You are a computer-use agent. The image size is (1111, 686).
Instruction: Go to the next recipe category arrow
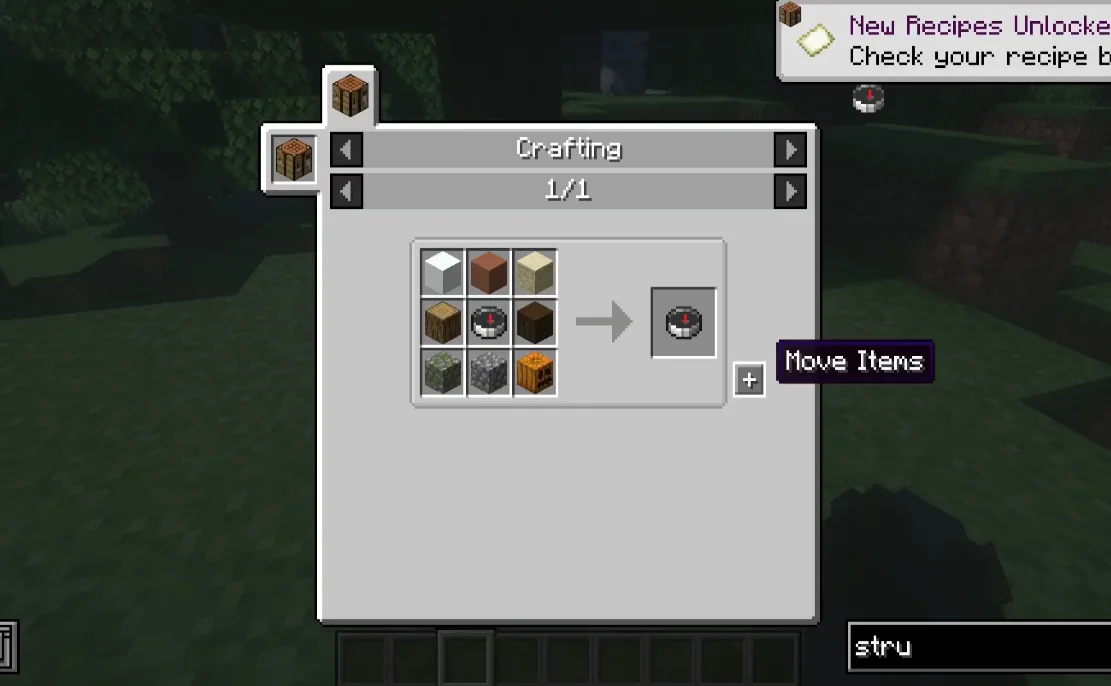click(x=790, y=150)
